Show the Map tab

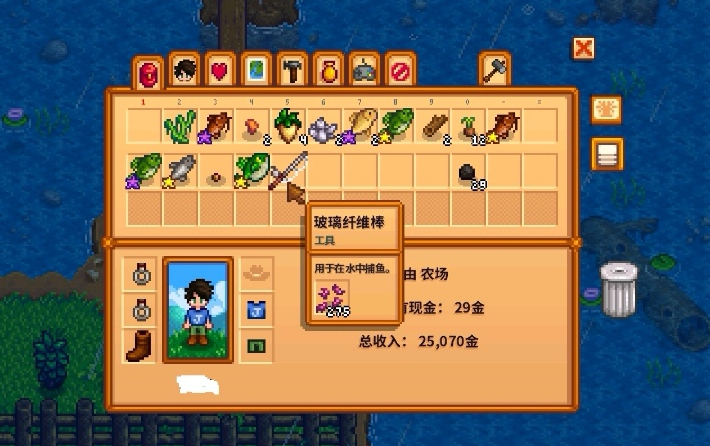click(x=255, y=71)
